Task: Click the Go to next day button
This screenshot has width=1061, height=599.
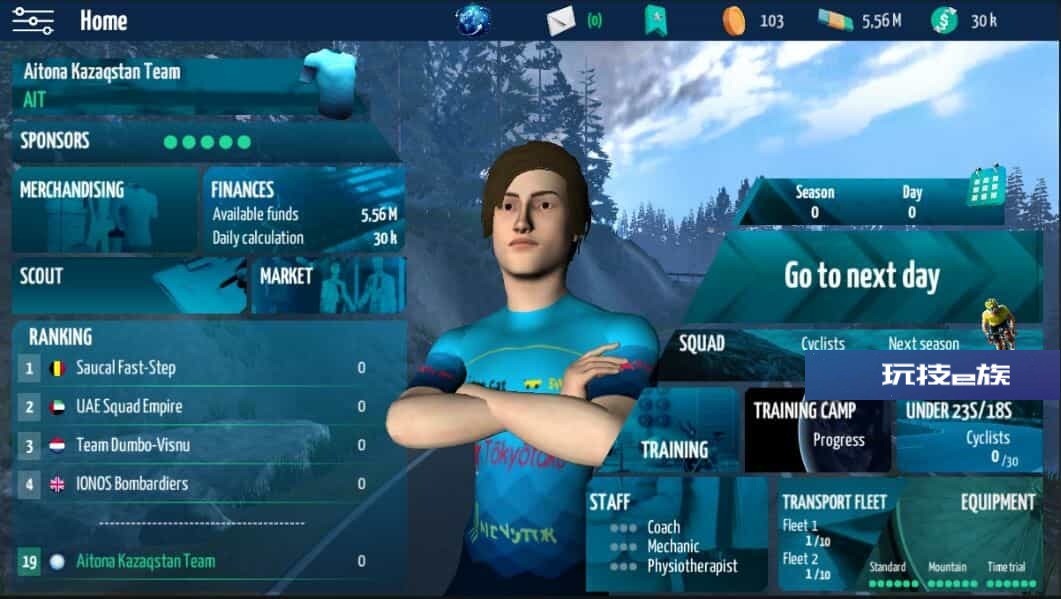Action: [861, 277]
